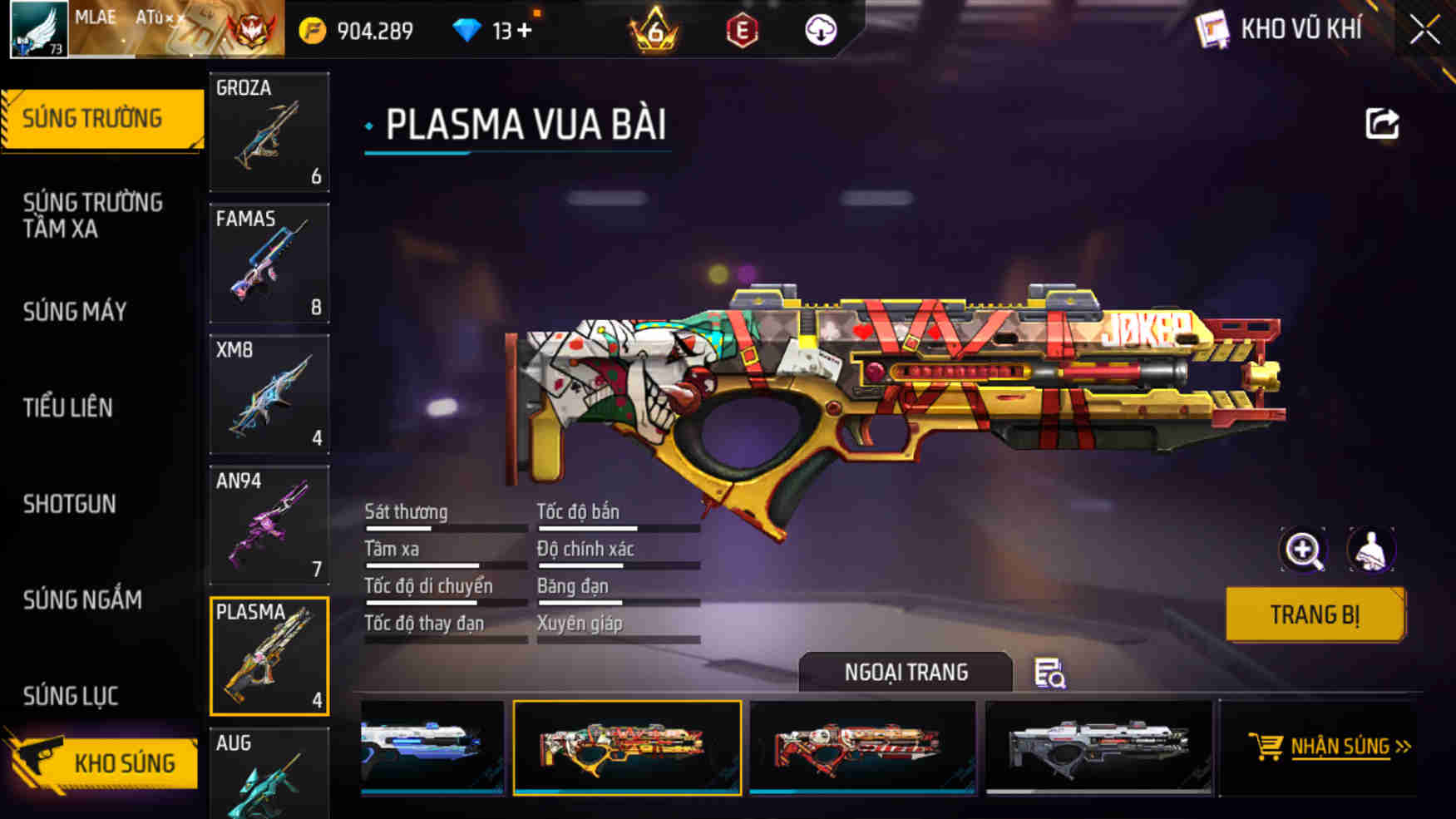
Task: Open Kho Súng at bottom left
Action: pos(125,763)
